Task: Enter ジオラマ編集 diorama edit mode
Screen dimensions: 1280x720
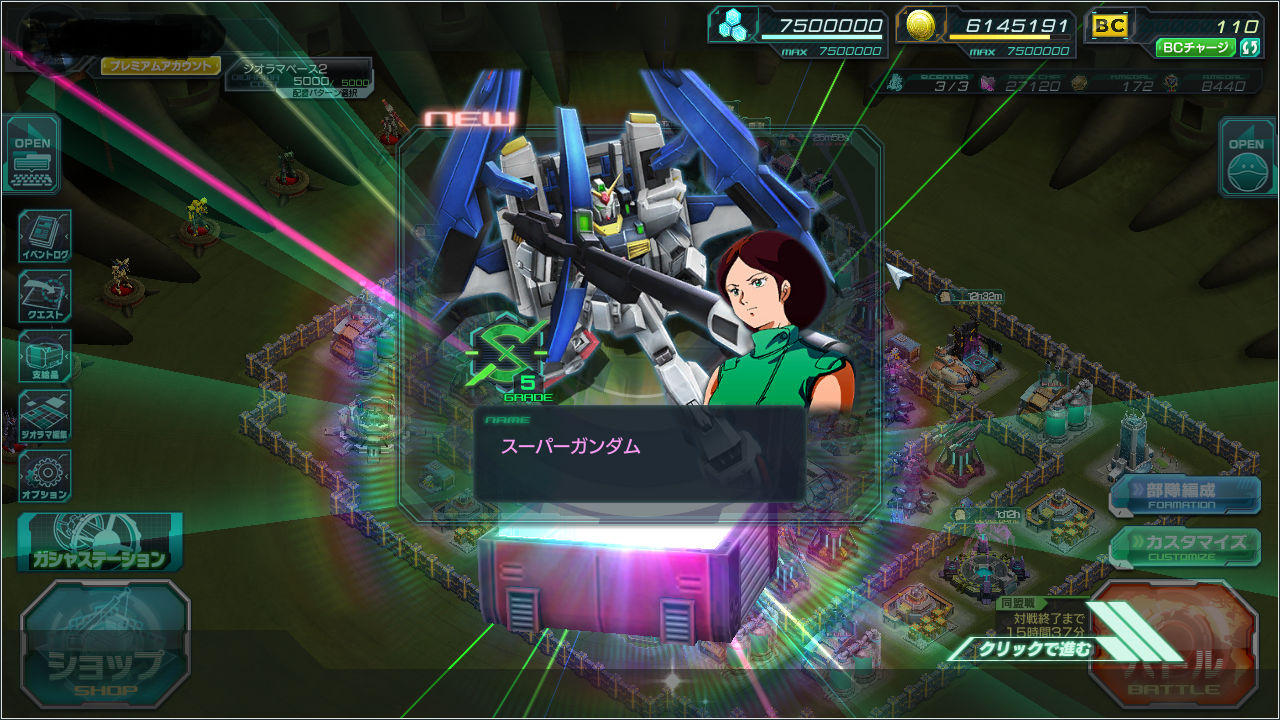Action: point(45,417)
